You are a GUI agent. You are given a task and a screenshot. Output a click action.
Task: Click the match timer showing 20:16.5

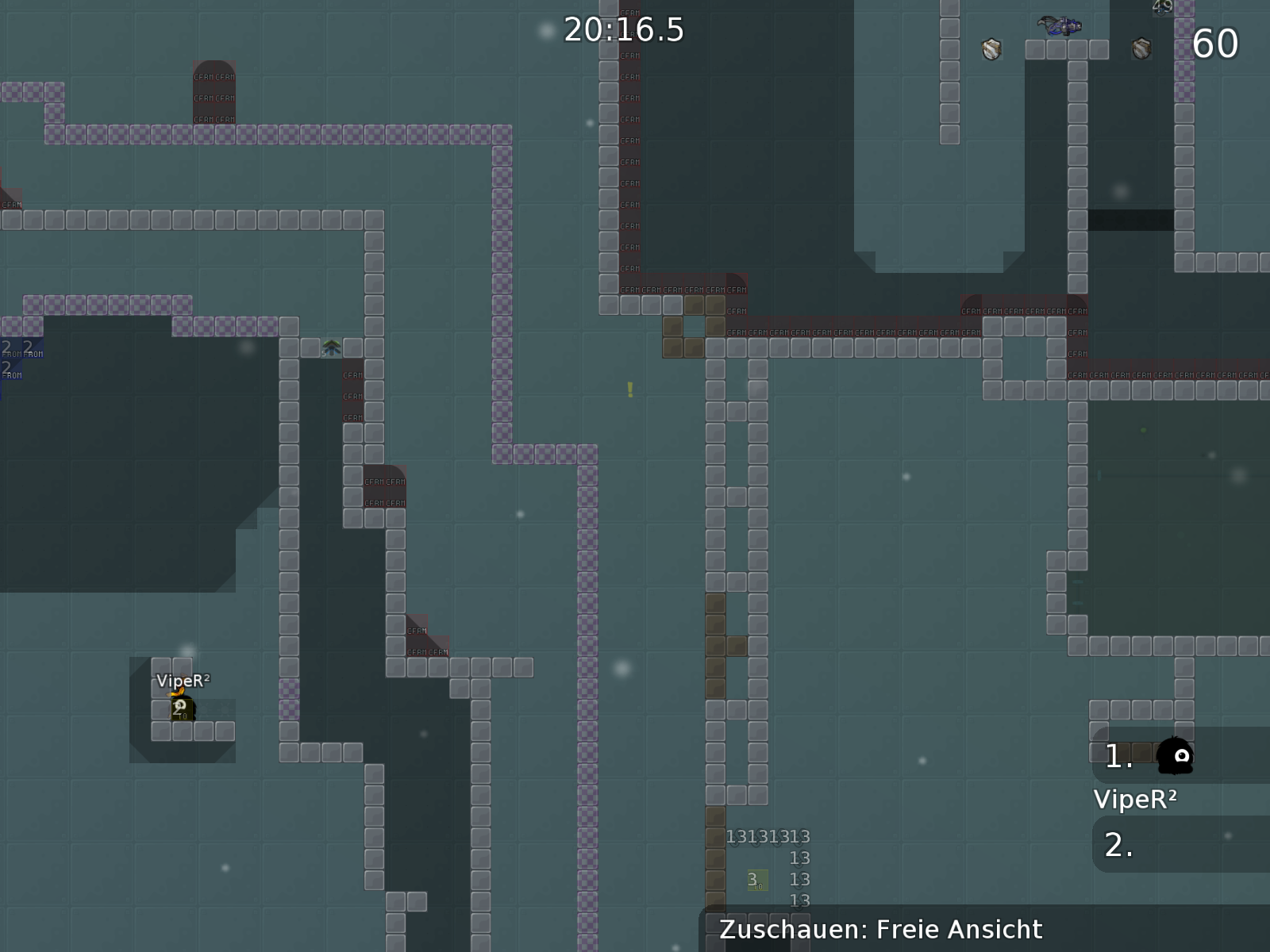tap(623, 29)
